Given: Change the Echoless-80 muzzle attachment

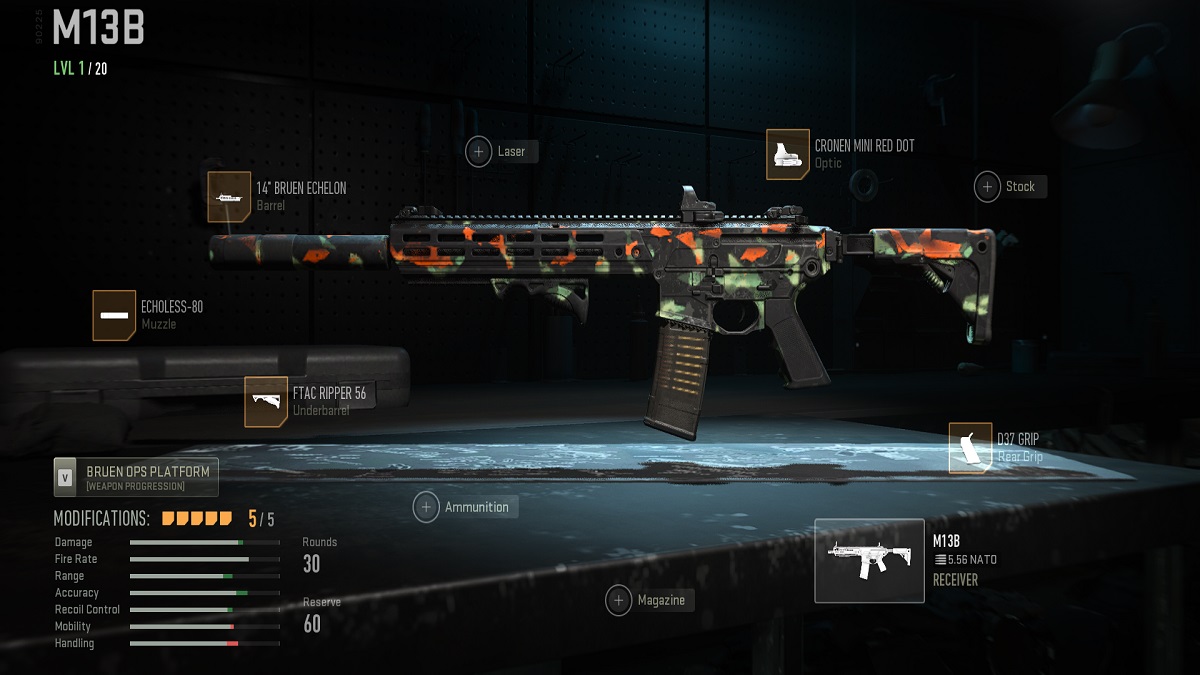Looking at the screenshot, I should (x=114, y=315).
